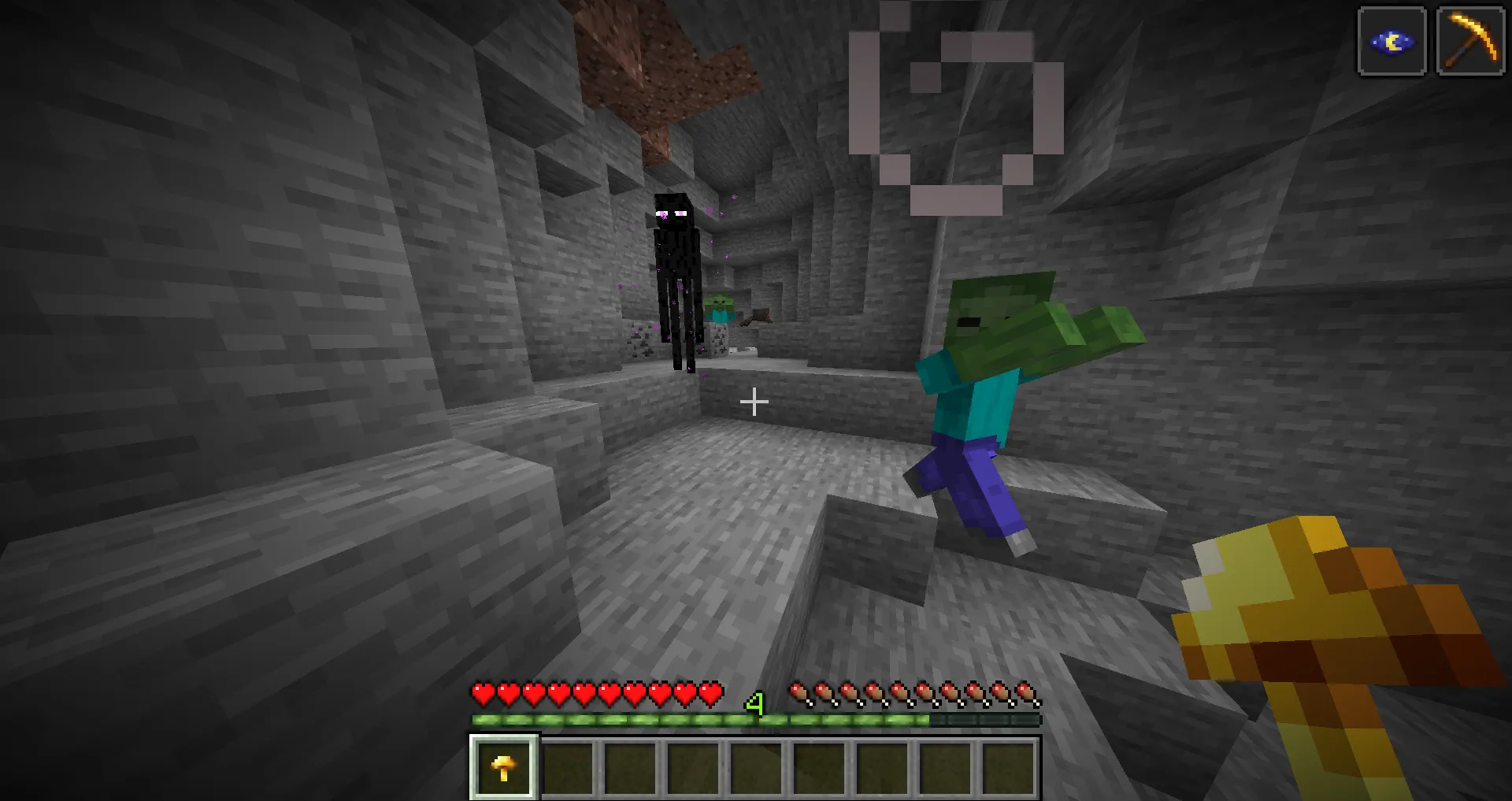
Task: Click the golden pickaxe toolbar icon
Action: [x=1471, y=41]
